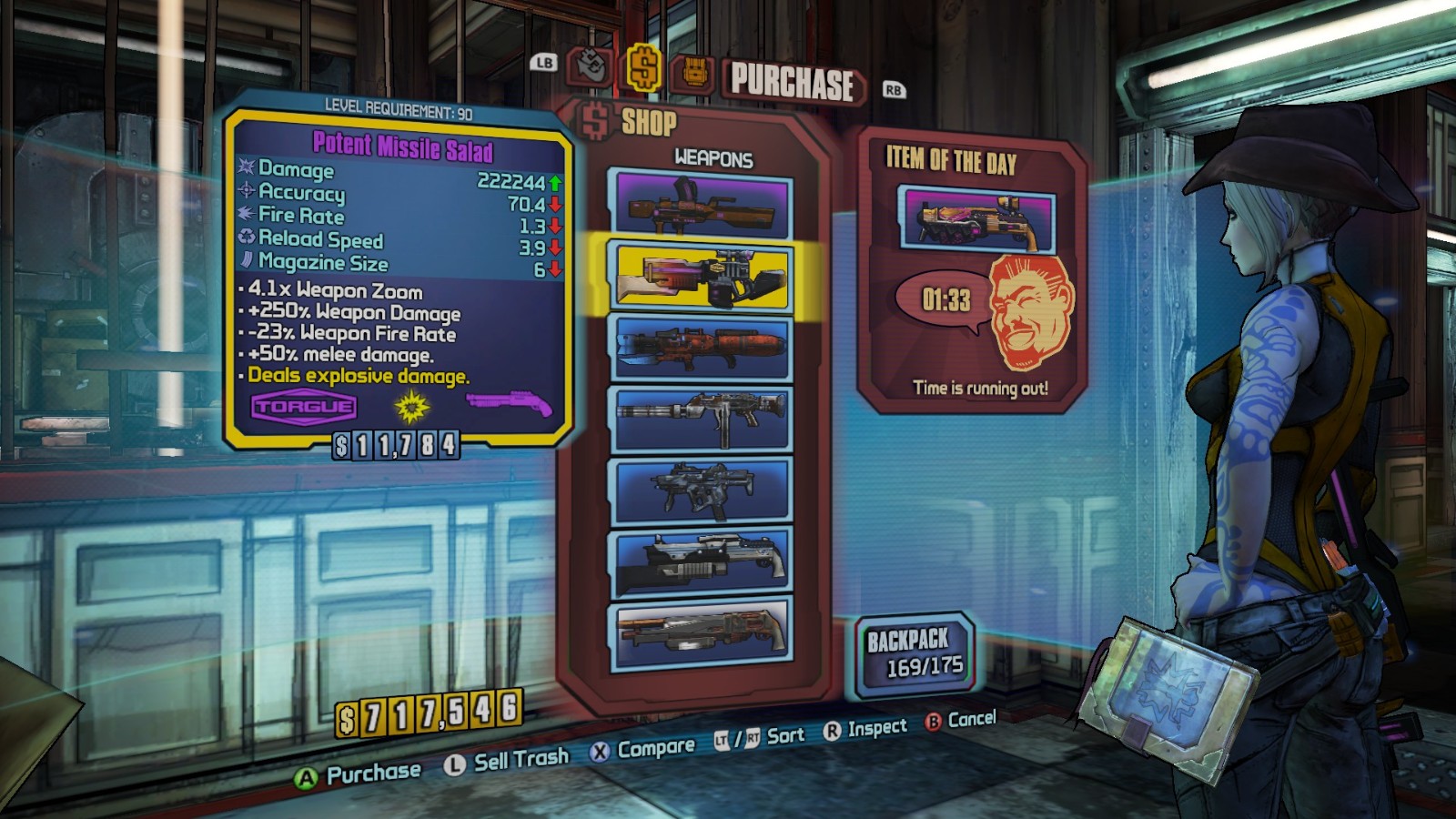Open the orange buyback tab icon
Viewport: 1456px width, 819px height.
(x=693, y=73)
